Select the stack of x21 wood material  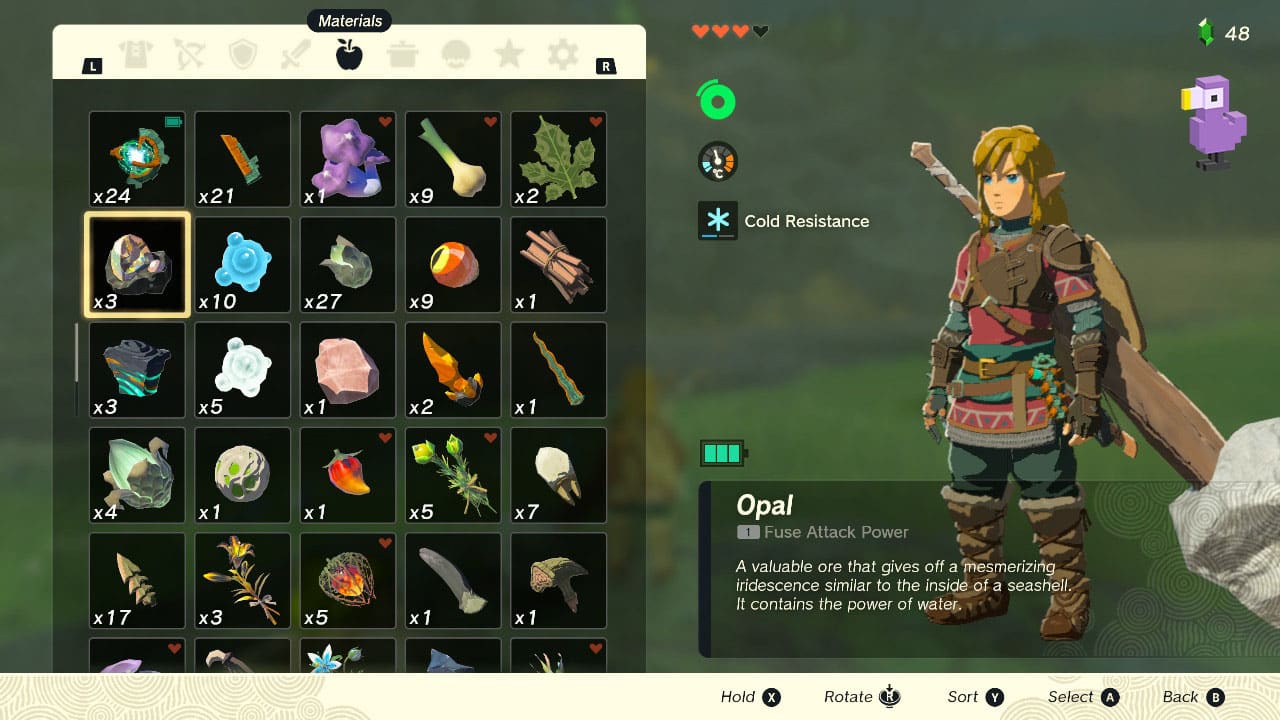(x=241, y=159)
